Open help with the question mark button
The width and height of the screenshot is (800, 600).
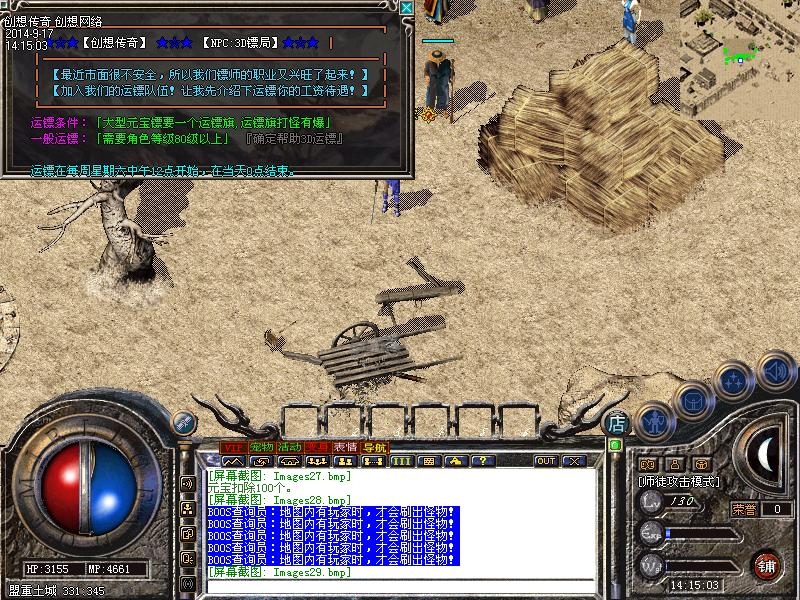[x=483, y=461]
